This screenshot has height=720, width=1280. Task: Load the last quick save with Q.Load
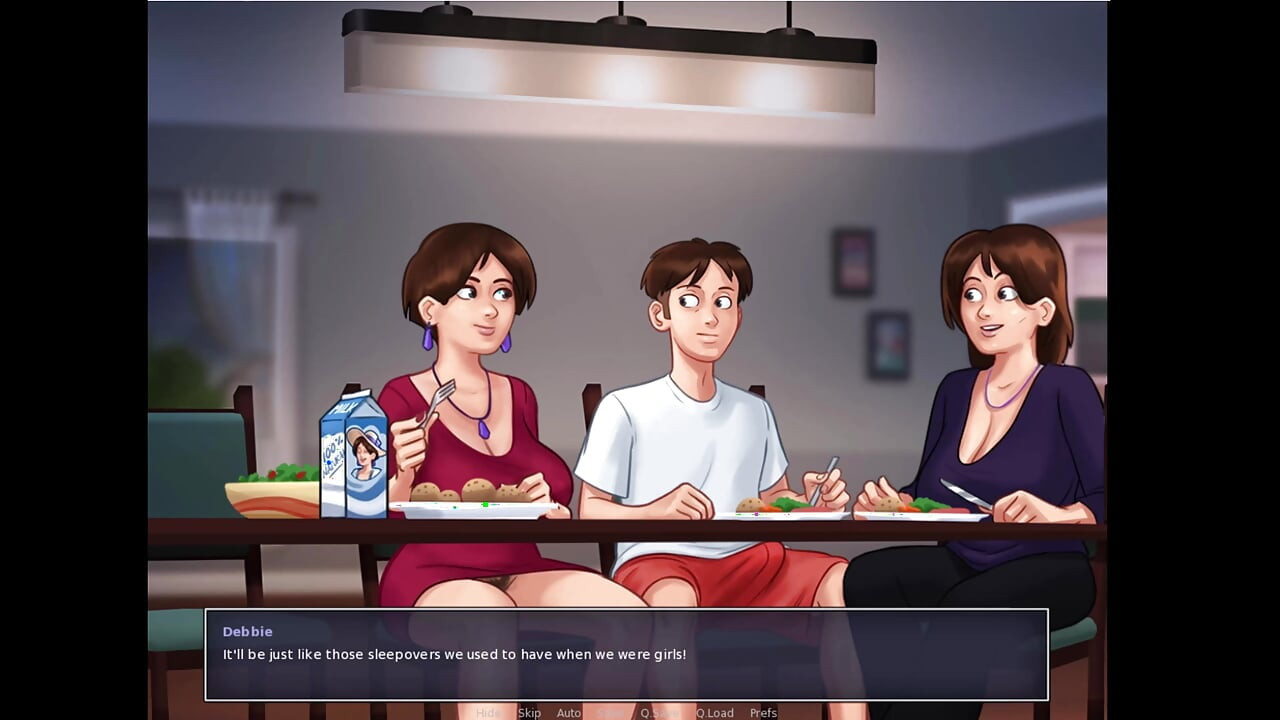tap(716, 712)
